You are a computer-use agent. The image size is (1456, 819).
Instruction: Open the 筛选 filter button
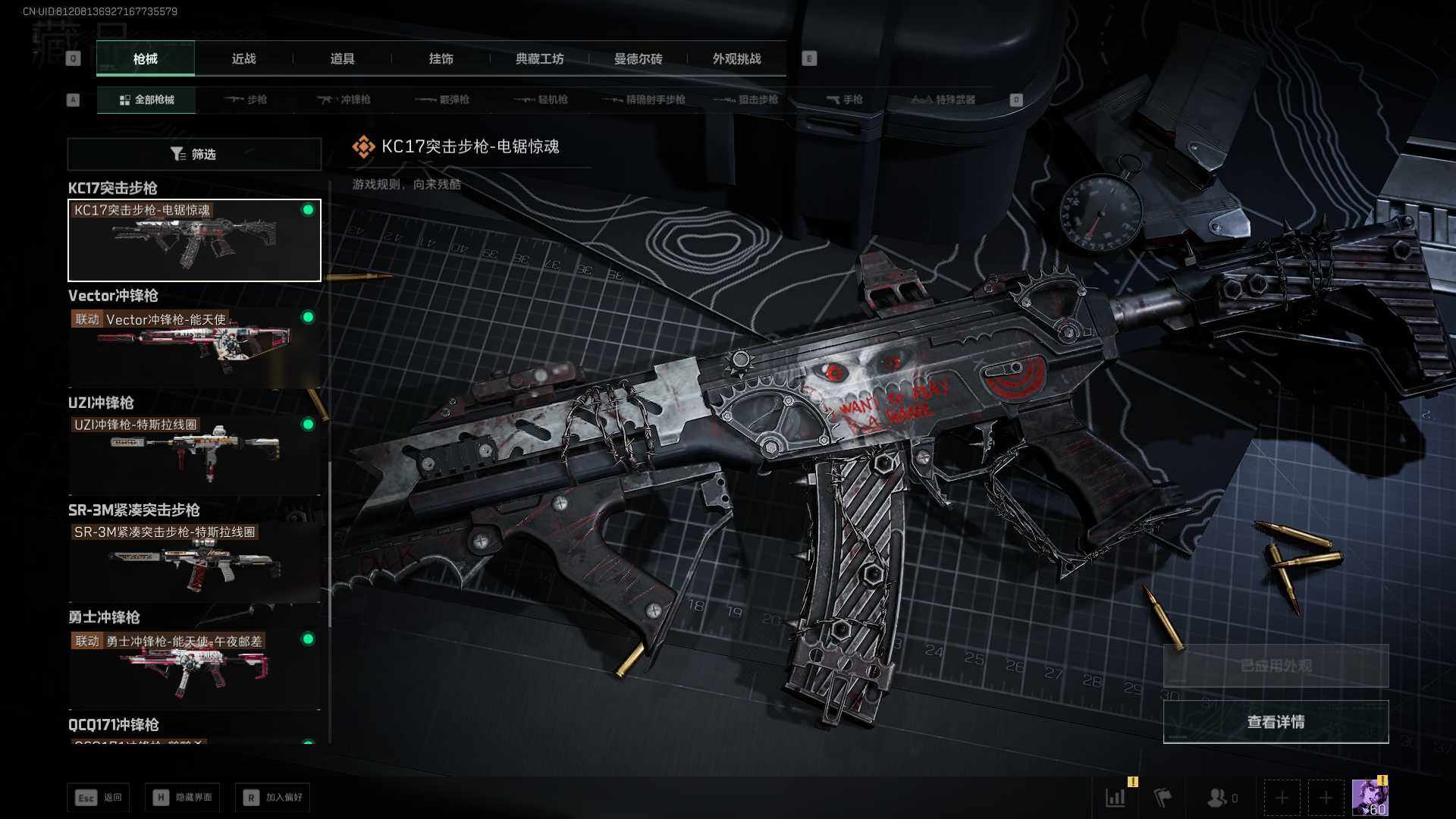[194, 154]
